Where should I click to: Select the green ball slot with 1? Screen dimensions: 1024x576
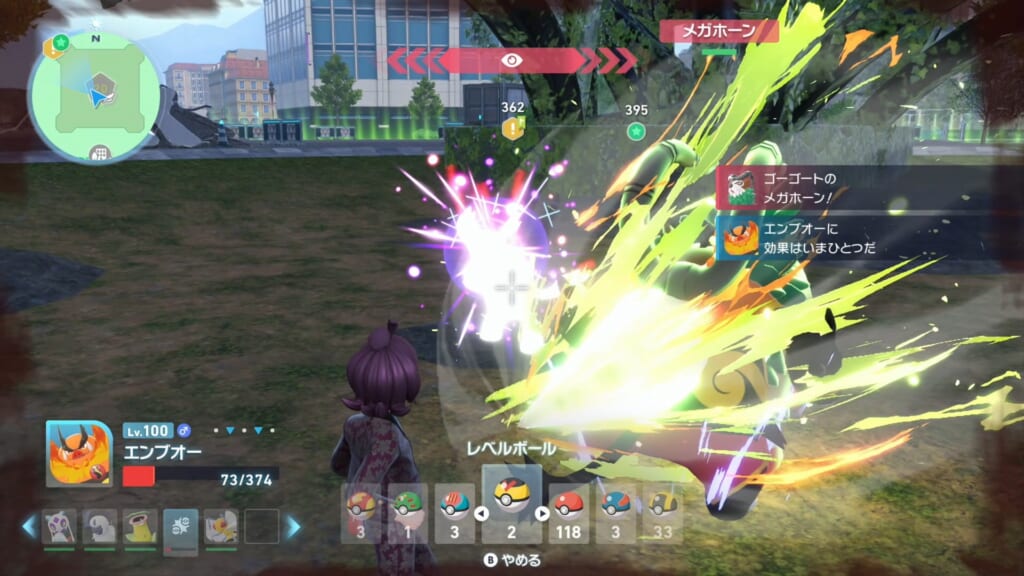407,513
